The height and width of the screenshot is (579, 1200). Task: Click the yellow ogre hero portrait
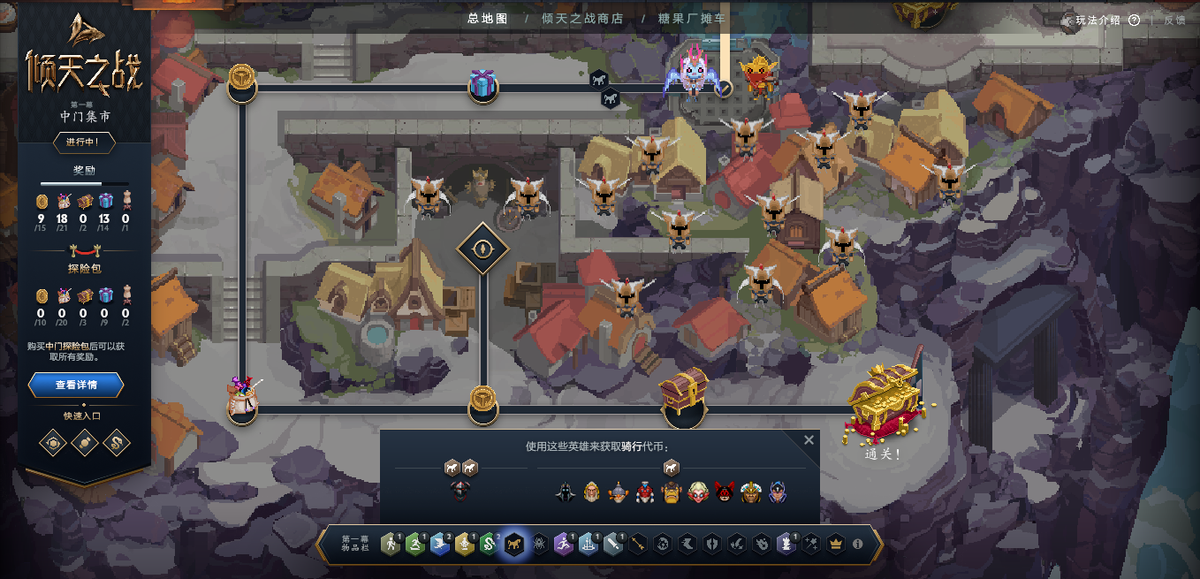pyautogui.click(x=670, y=492)
